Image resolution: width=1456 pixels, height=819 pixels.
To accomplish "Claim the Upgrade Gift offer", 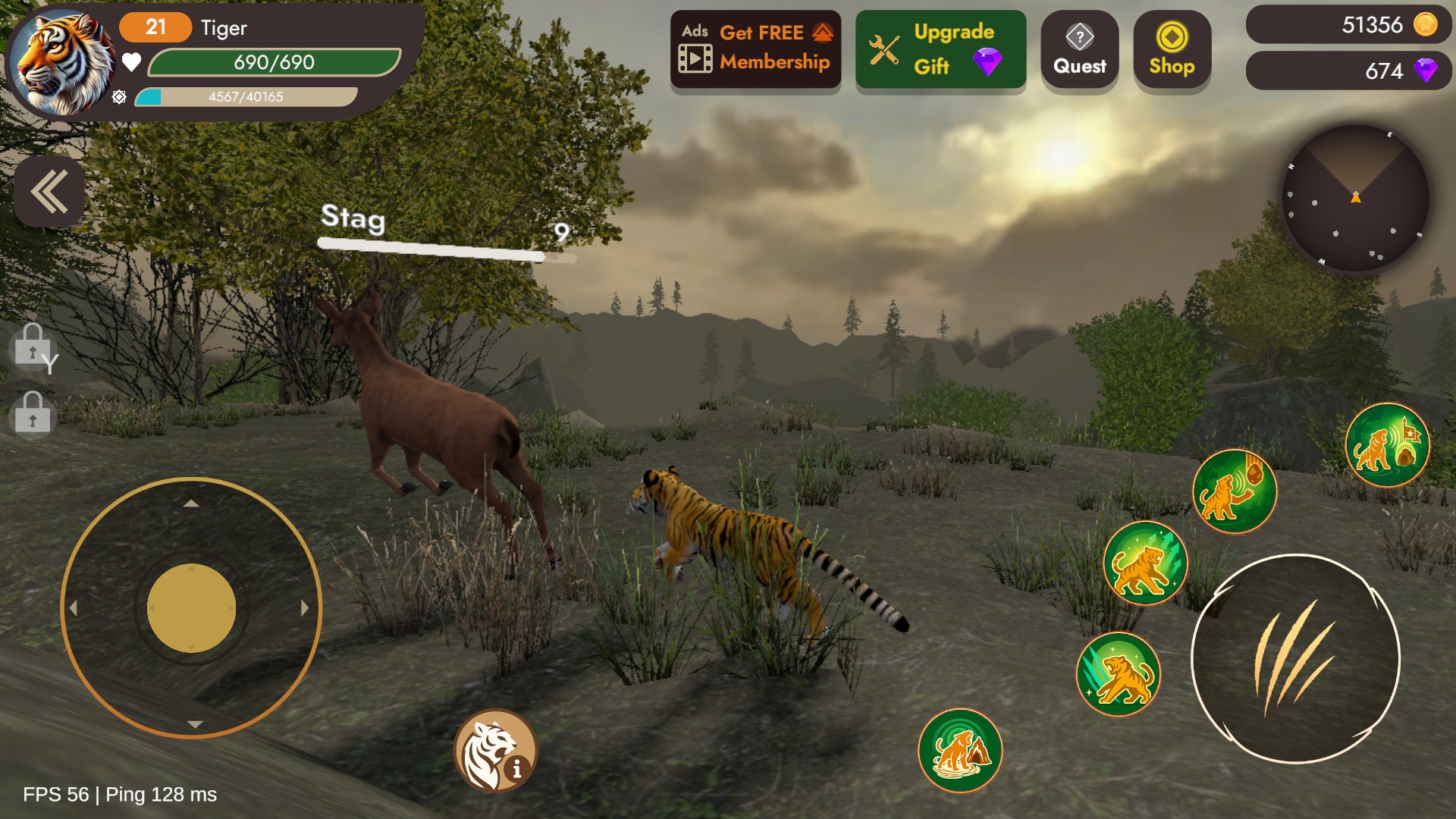I will click(940, 50).
